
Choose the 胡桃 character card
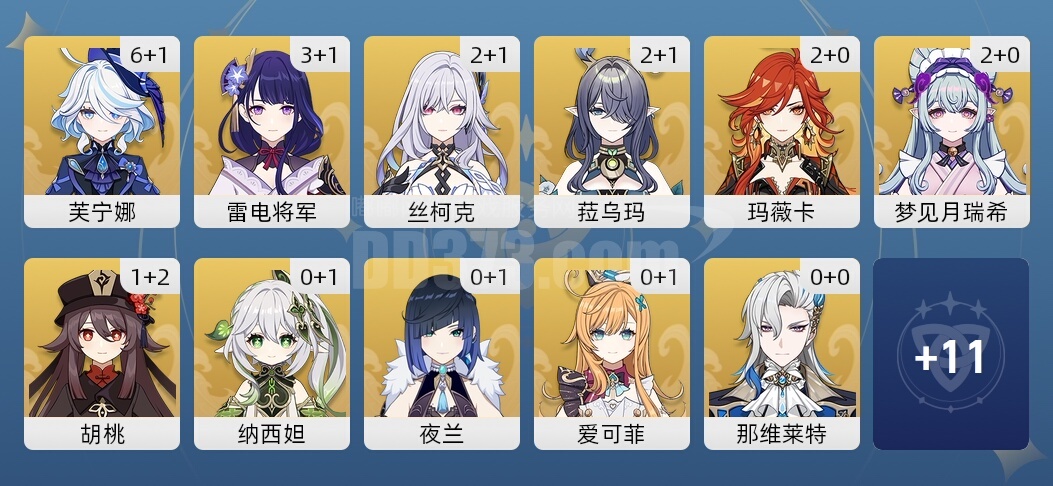[x=102, y=353]
